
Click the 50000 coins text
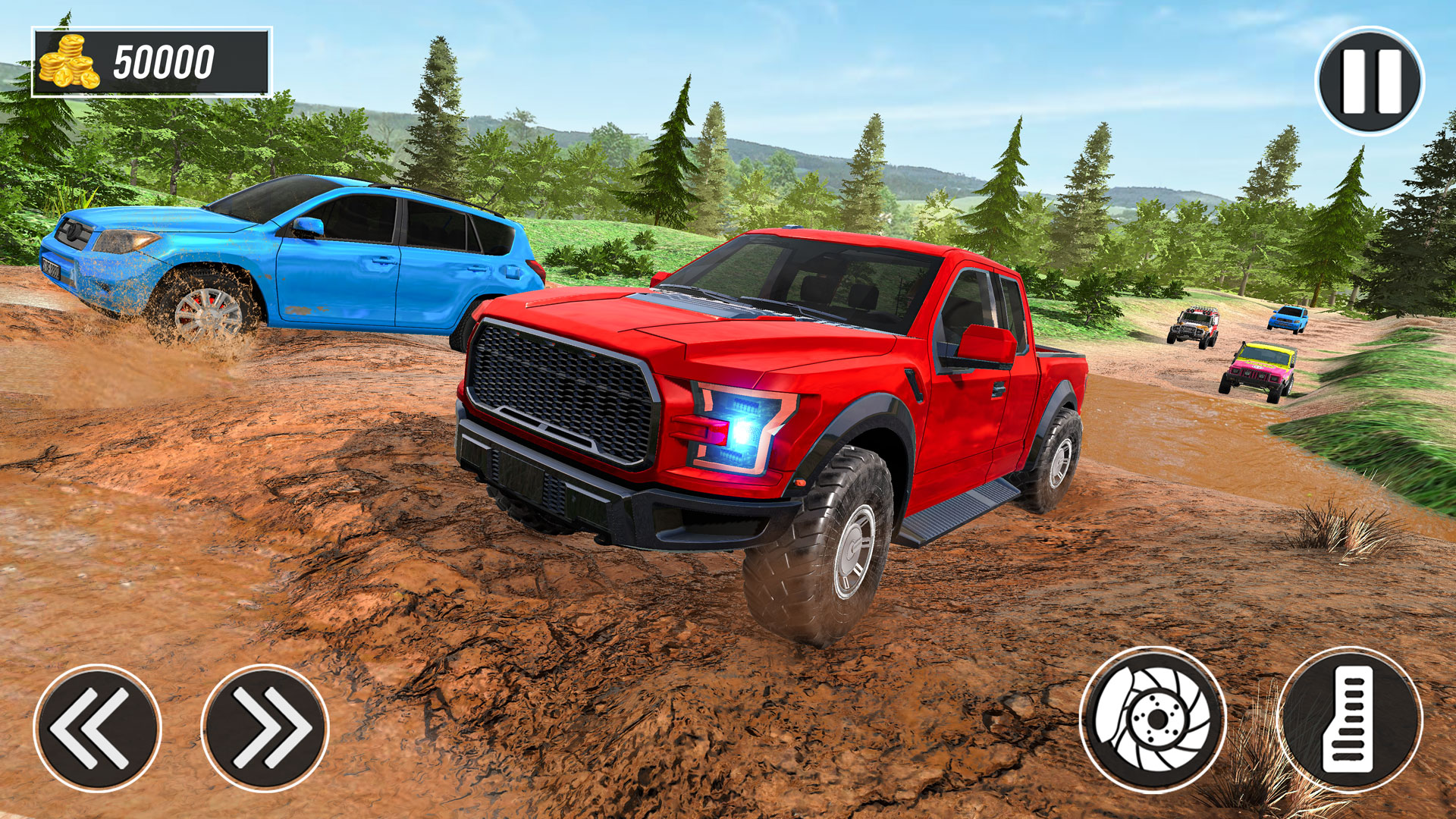pyautogui.click(x=163, y=59)
